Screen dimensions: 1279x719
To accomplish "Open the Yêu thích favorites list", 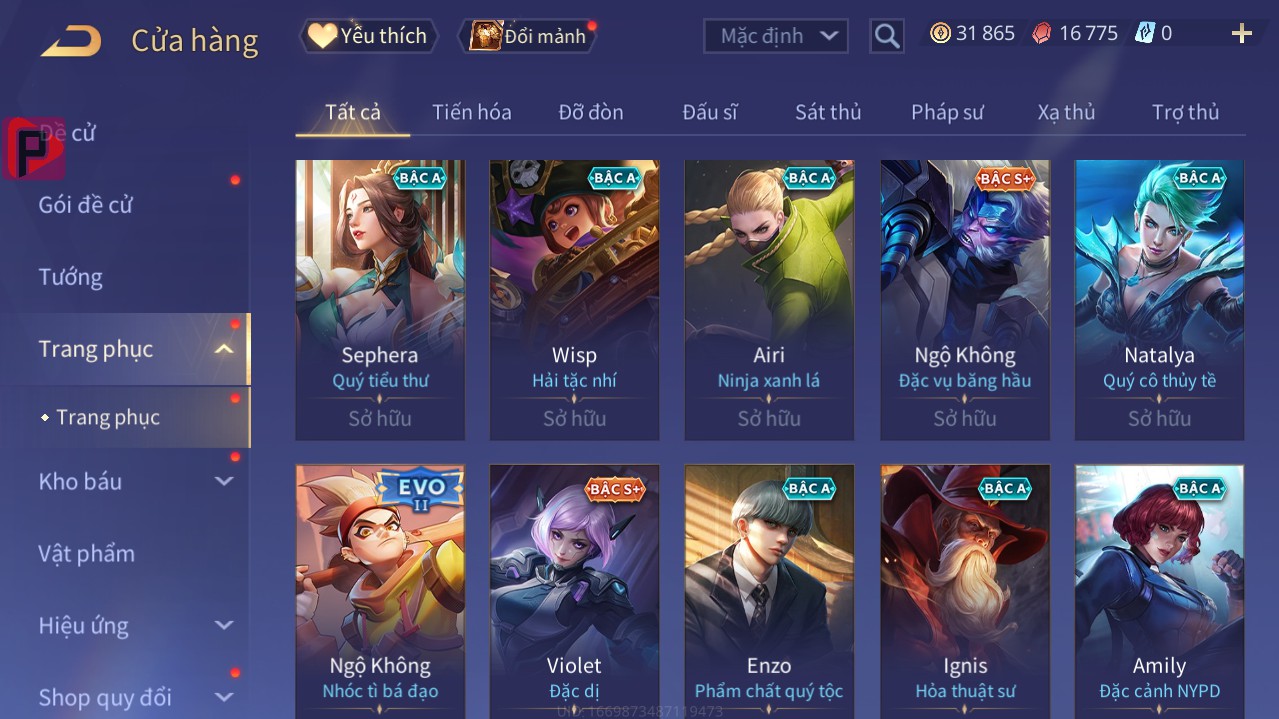I will pyautogui.click(x=368, y=36).
